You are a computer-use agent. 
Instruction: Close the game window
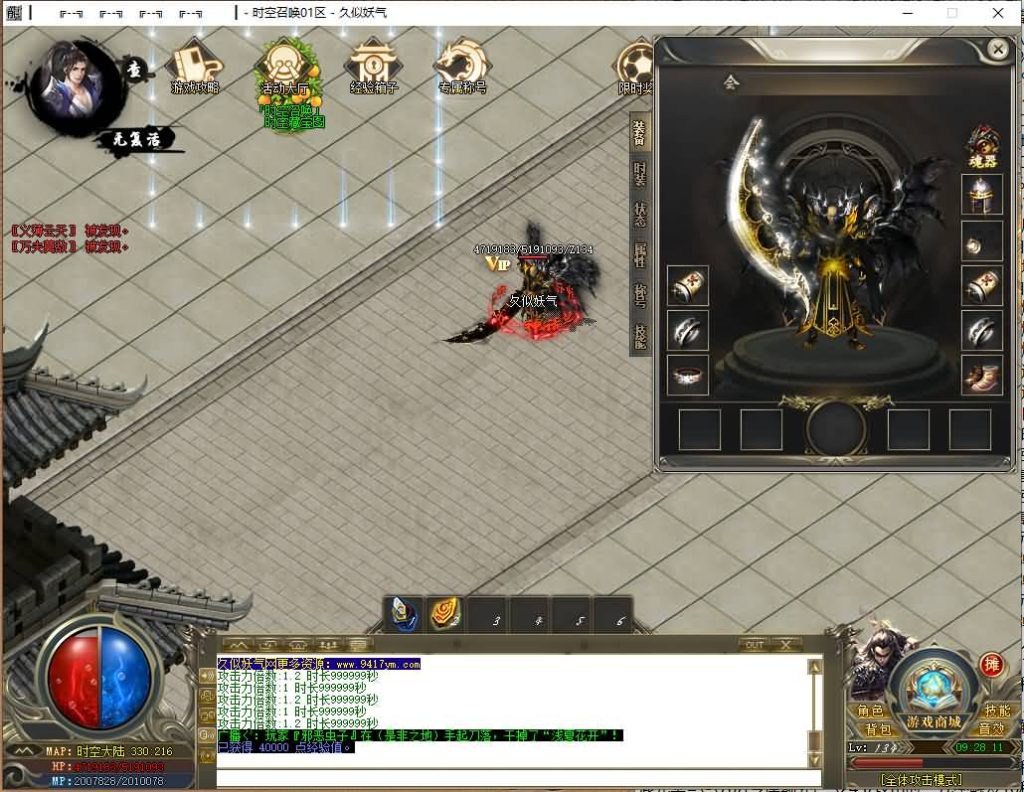[x=998, y=13]
